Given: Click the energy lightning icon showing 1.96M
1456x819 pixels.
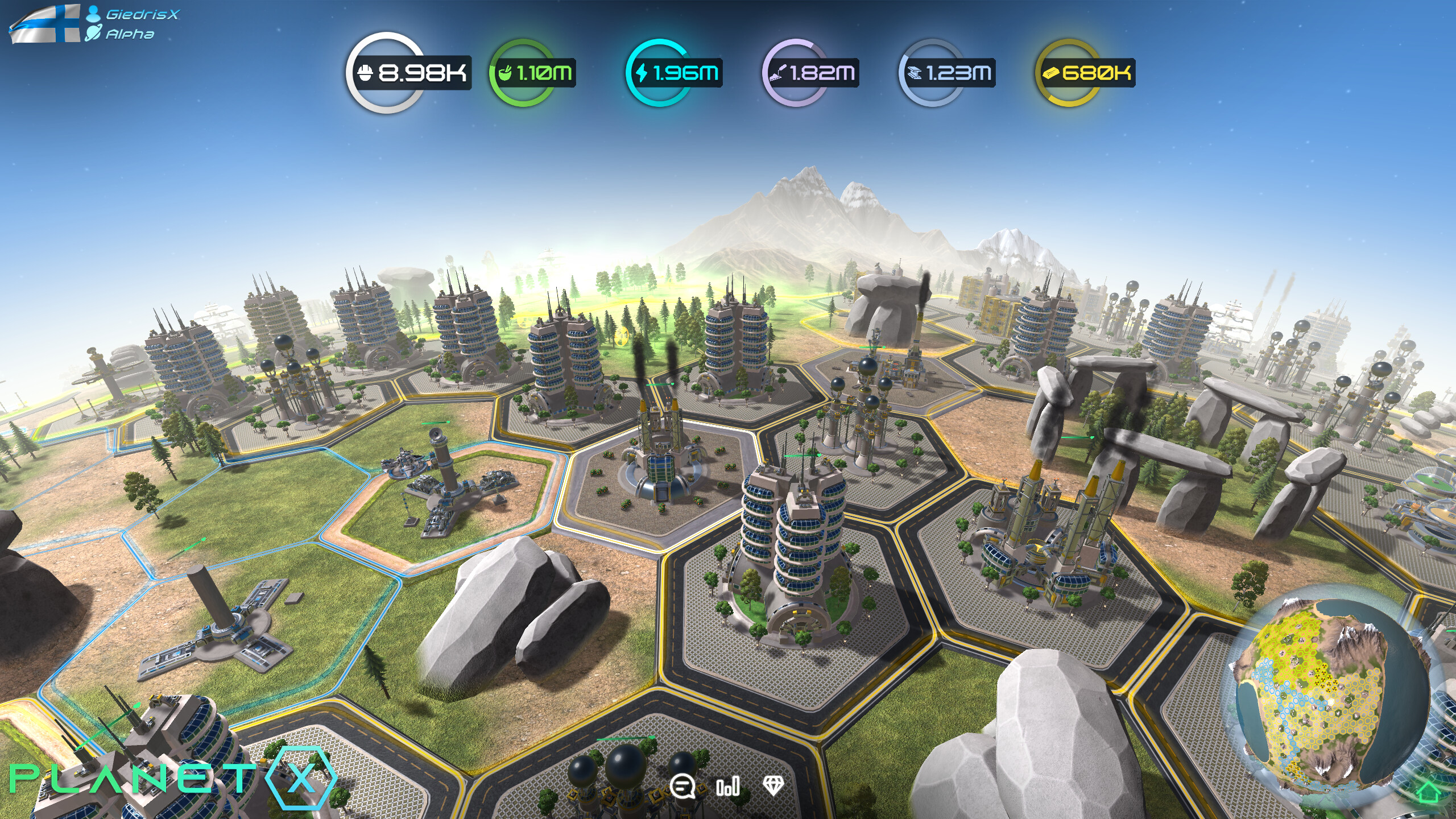Looking at the screenshot, I should coord(643,73).
